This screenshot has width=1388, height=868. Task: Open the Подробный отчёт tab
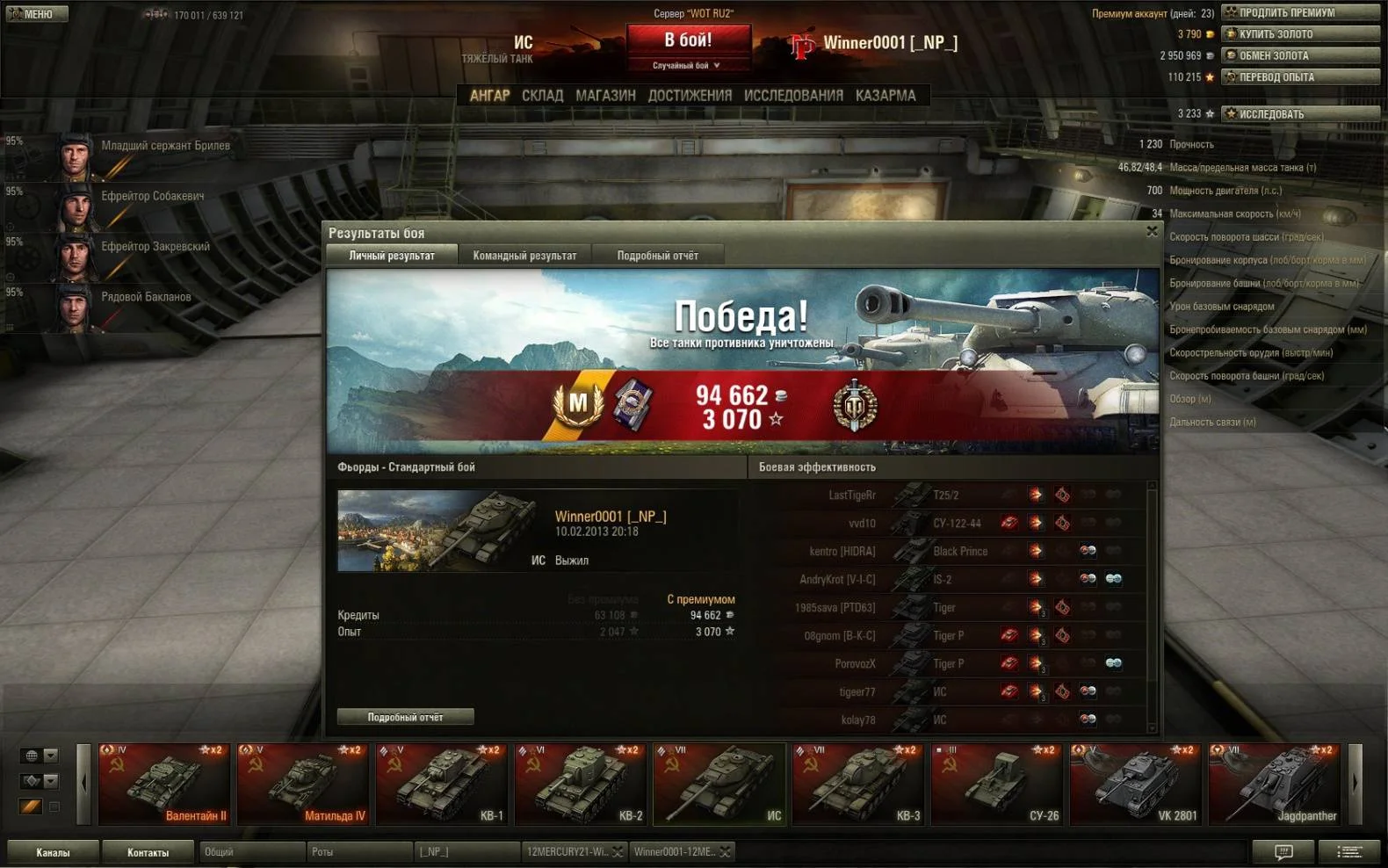point(657,256)
